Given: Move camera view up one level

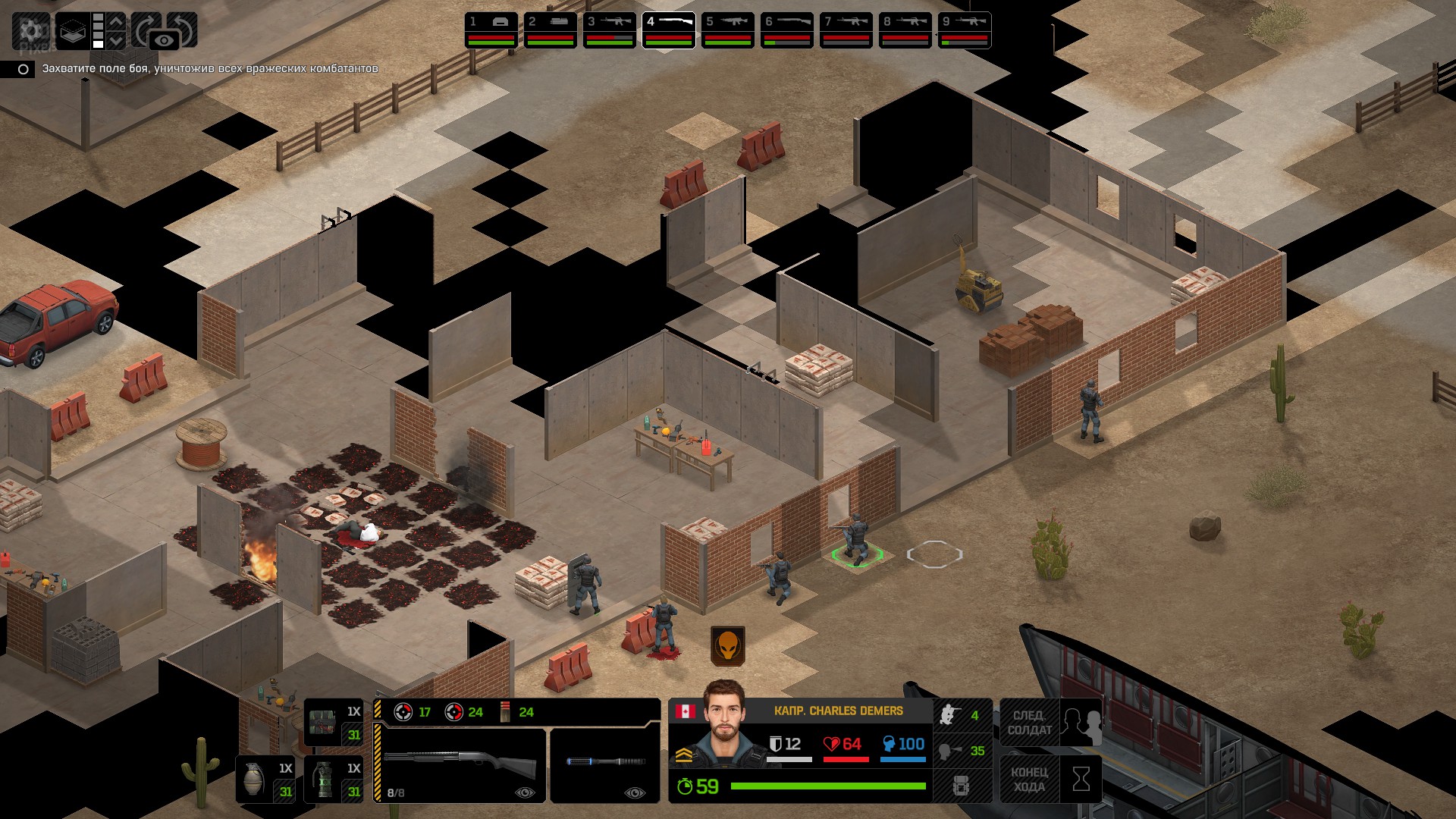Looking at the screenshot, I should tap(116, 21).
